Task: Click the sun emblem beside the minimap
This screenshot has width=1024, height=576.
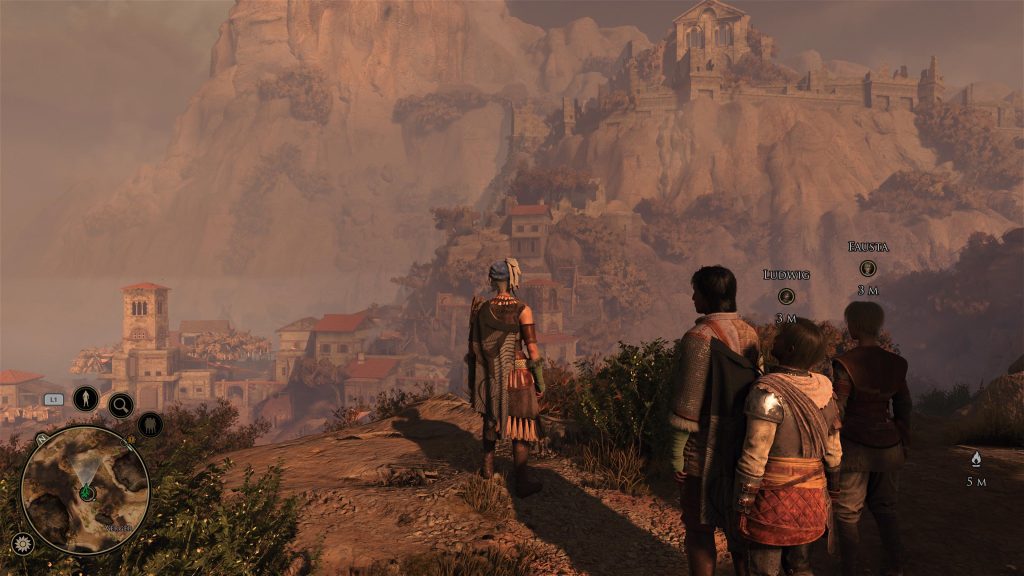Action: tap(22, 543)
